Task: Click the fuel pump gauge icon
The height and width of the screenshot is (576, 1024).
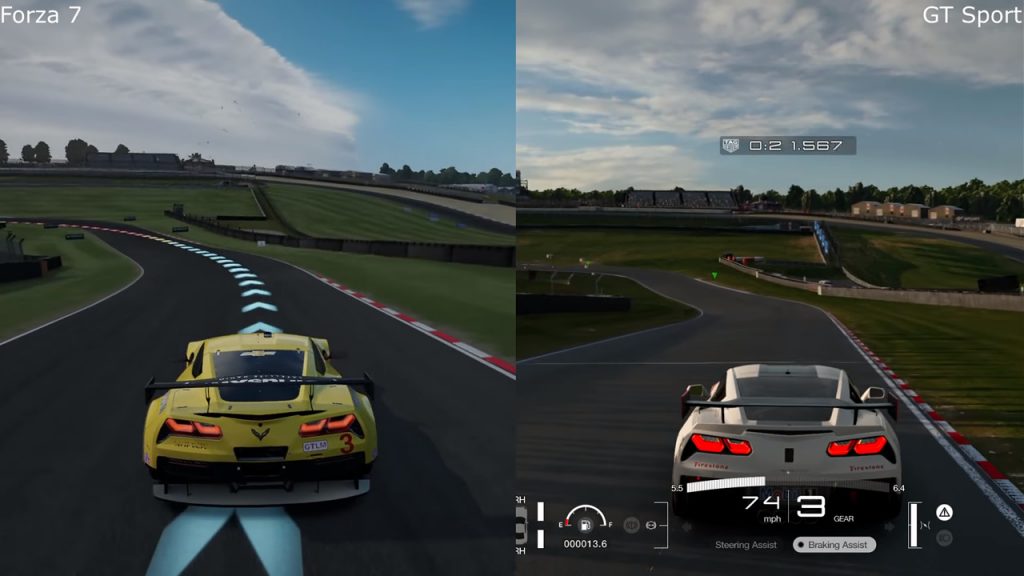Action: [x=586, y=522]
